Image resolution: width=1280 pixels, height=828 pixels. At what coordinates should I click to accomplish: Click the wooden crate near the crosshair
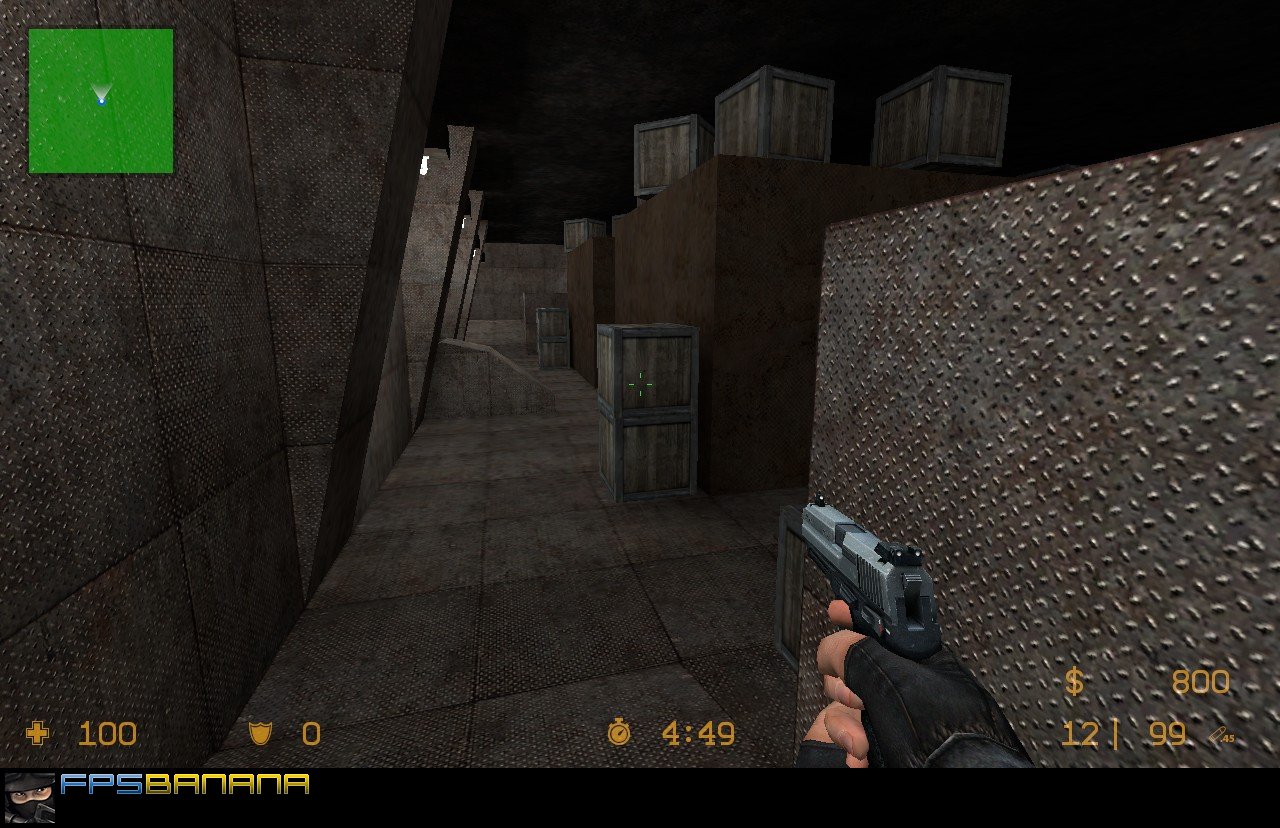648,410
